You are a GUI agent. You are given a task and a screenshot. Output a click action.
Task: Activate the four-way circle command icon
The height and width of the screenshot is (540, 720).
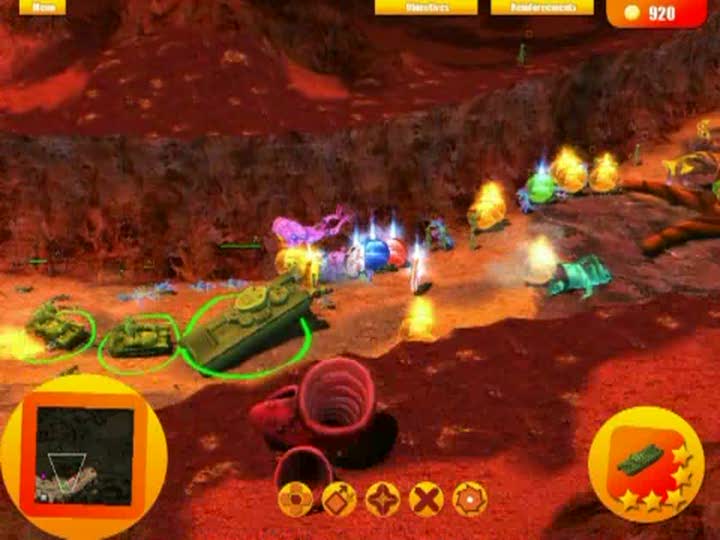(x=295, y=498)
